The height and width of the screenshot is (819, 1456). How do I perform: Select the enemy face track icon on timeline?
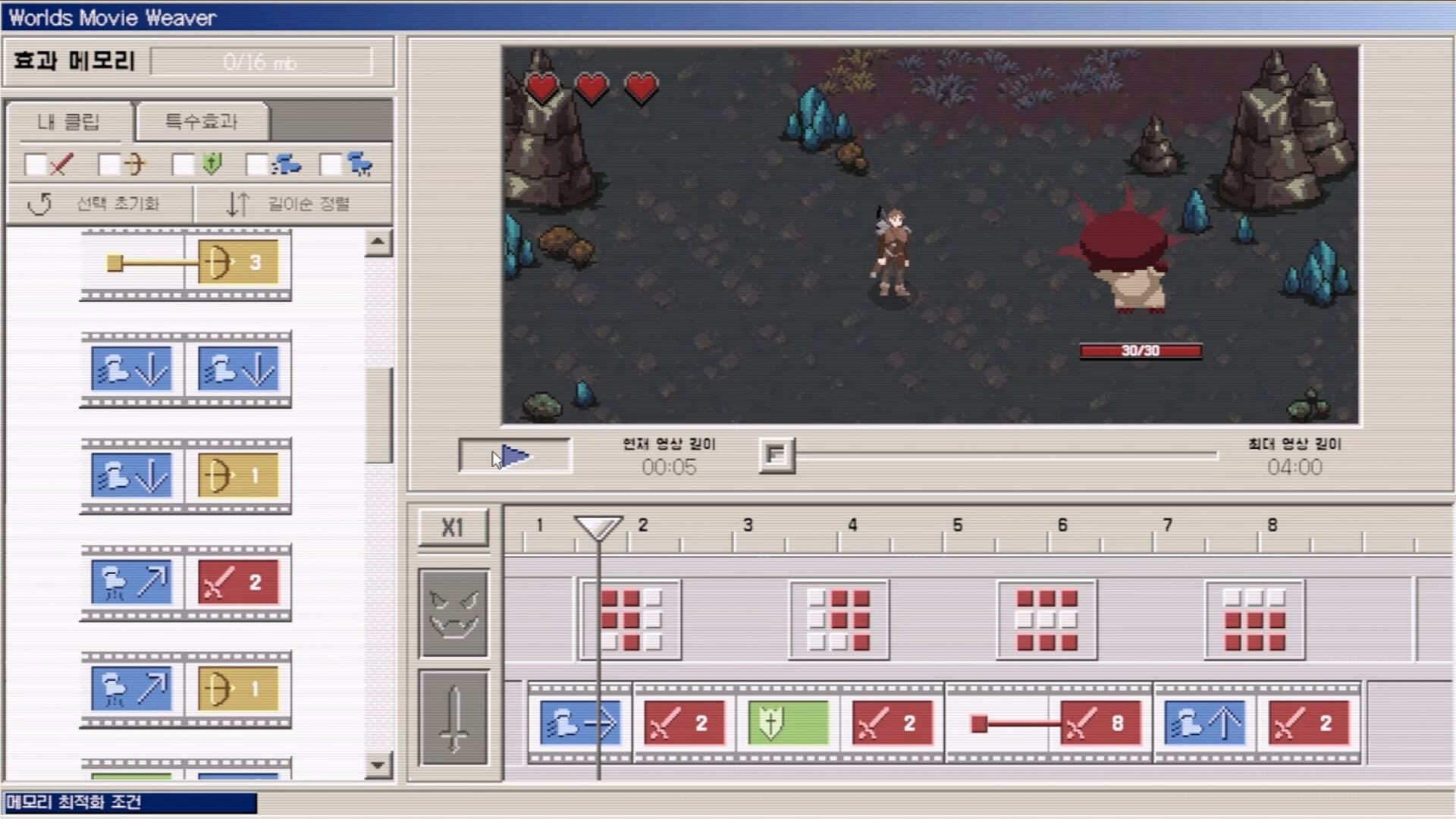coord(453,613)
